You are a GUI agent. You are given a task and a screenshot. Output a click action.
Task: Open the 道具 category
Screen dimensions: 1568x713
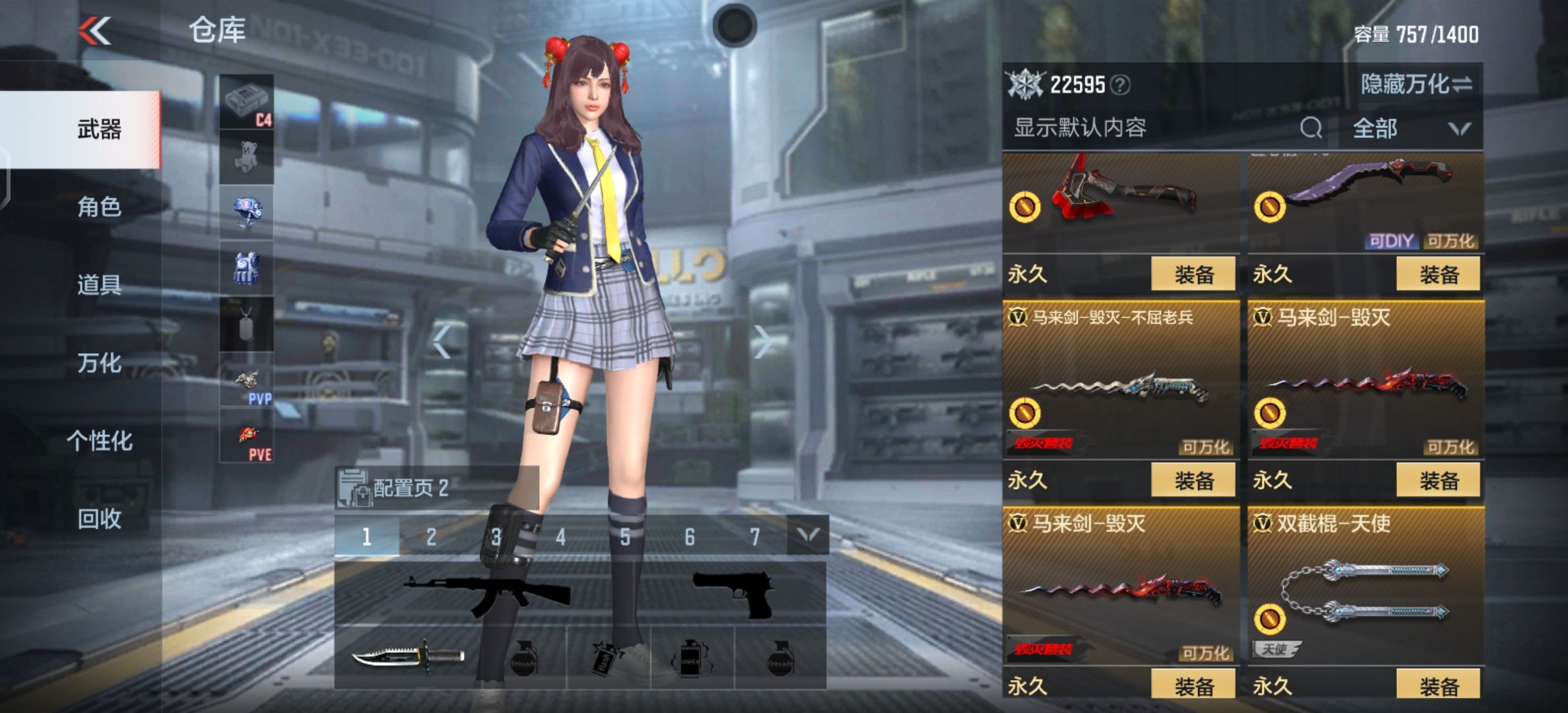99,285
